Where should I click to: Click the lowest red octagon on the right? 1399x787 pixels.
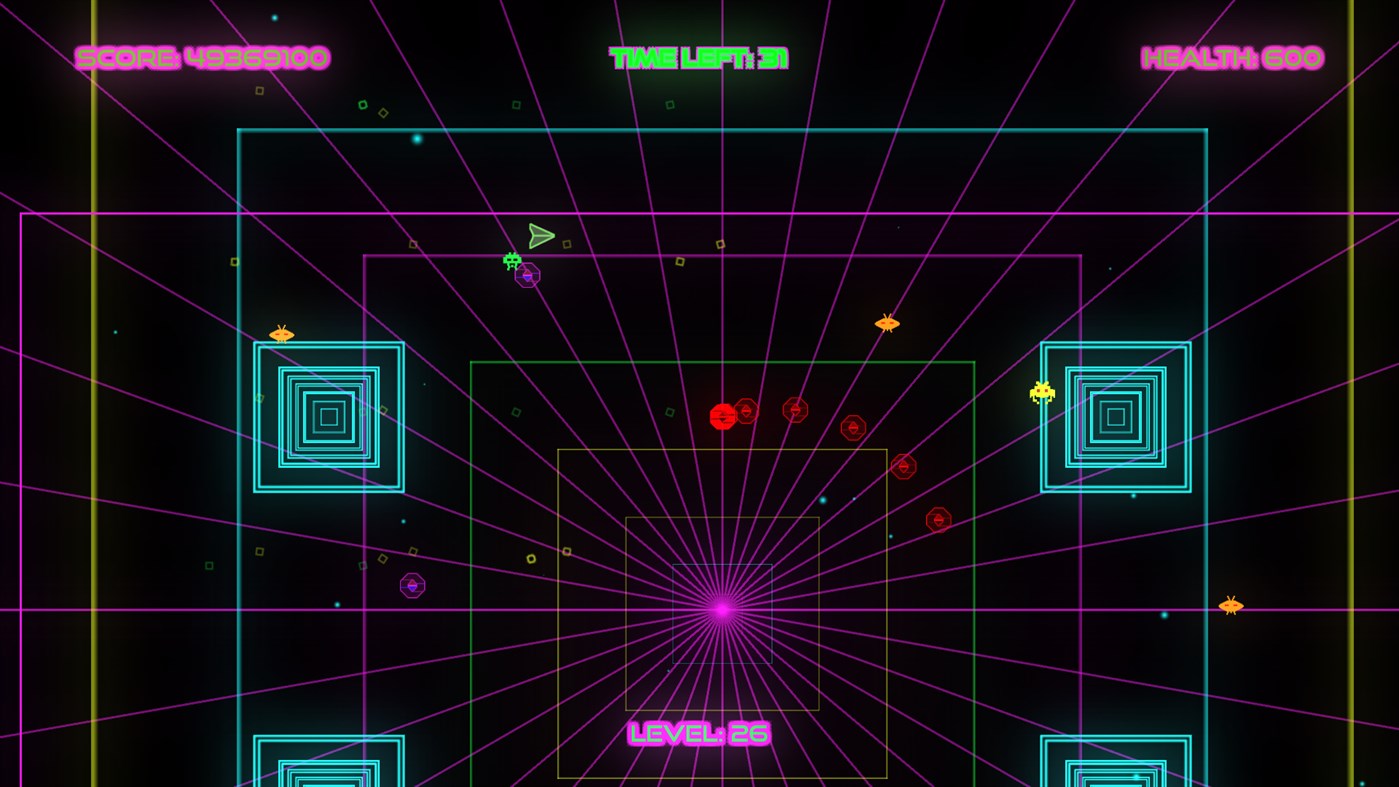(x=938, y=519)
